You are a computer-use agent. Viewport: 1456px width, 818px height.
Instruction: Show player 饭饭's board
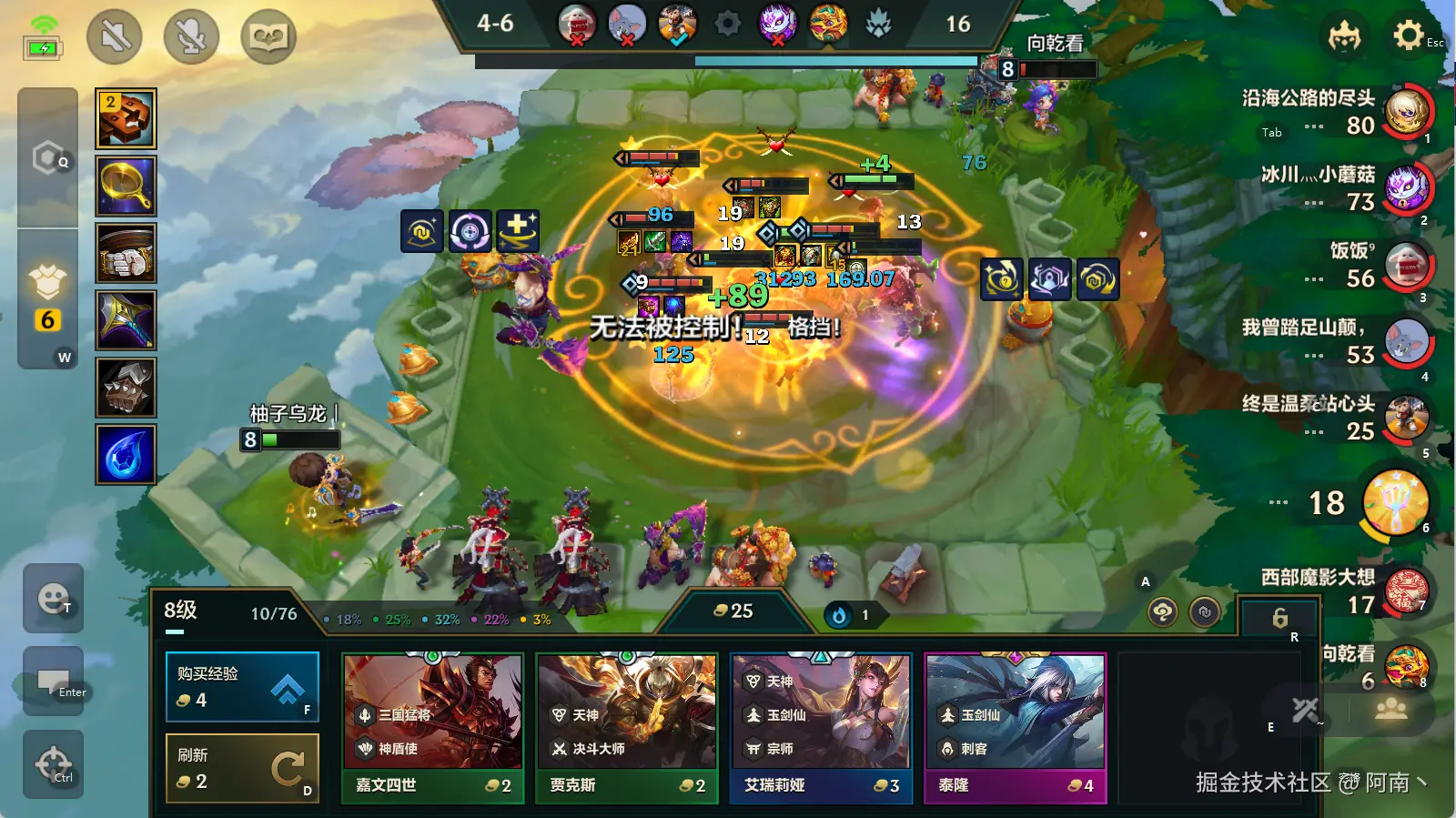1407,266
